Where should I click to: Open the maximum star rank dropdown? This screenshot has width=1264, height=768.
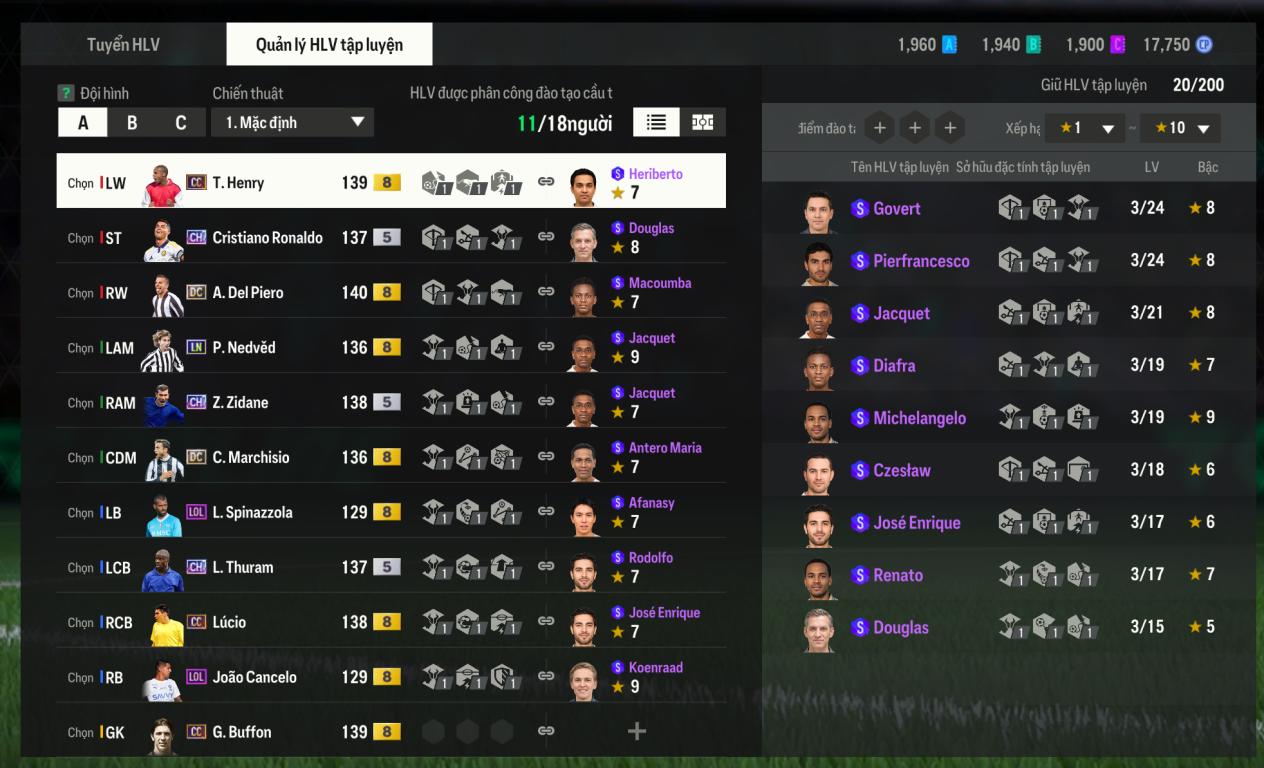pyautogui.click(x=1180, y=128)
